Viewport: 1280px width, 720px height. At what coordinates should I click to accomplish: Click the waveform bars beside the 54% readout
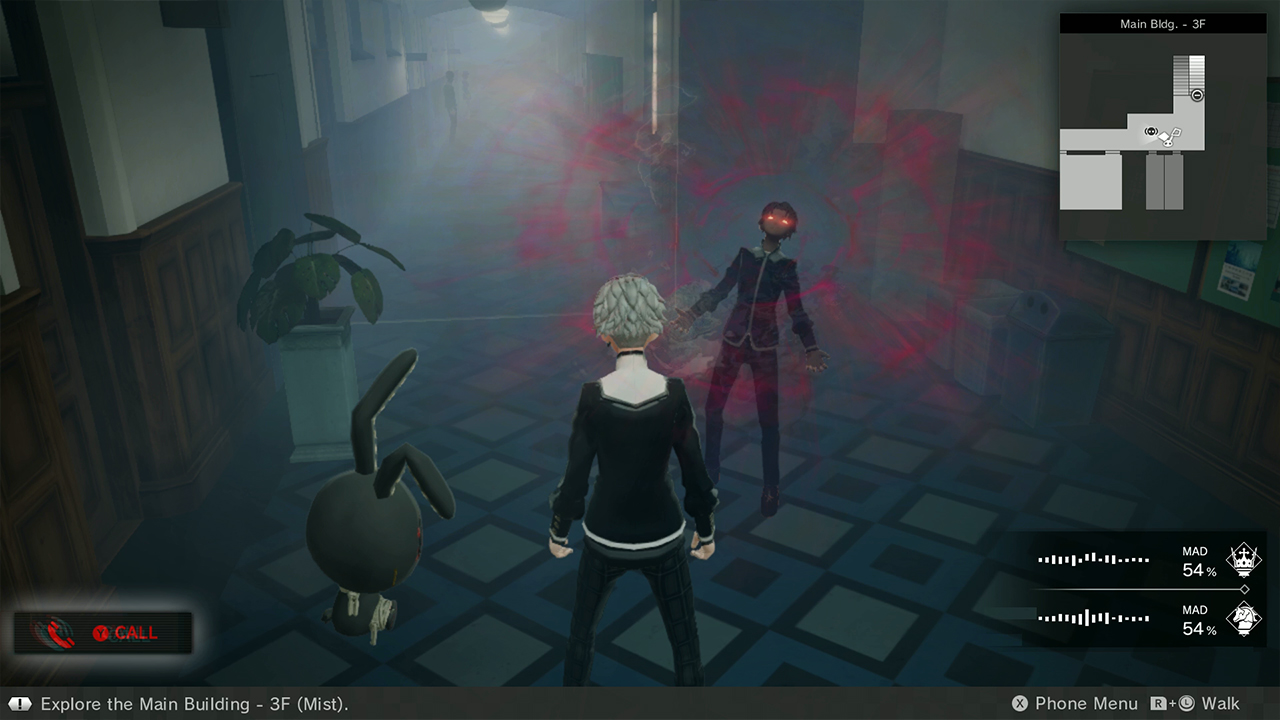[1092, 558]
